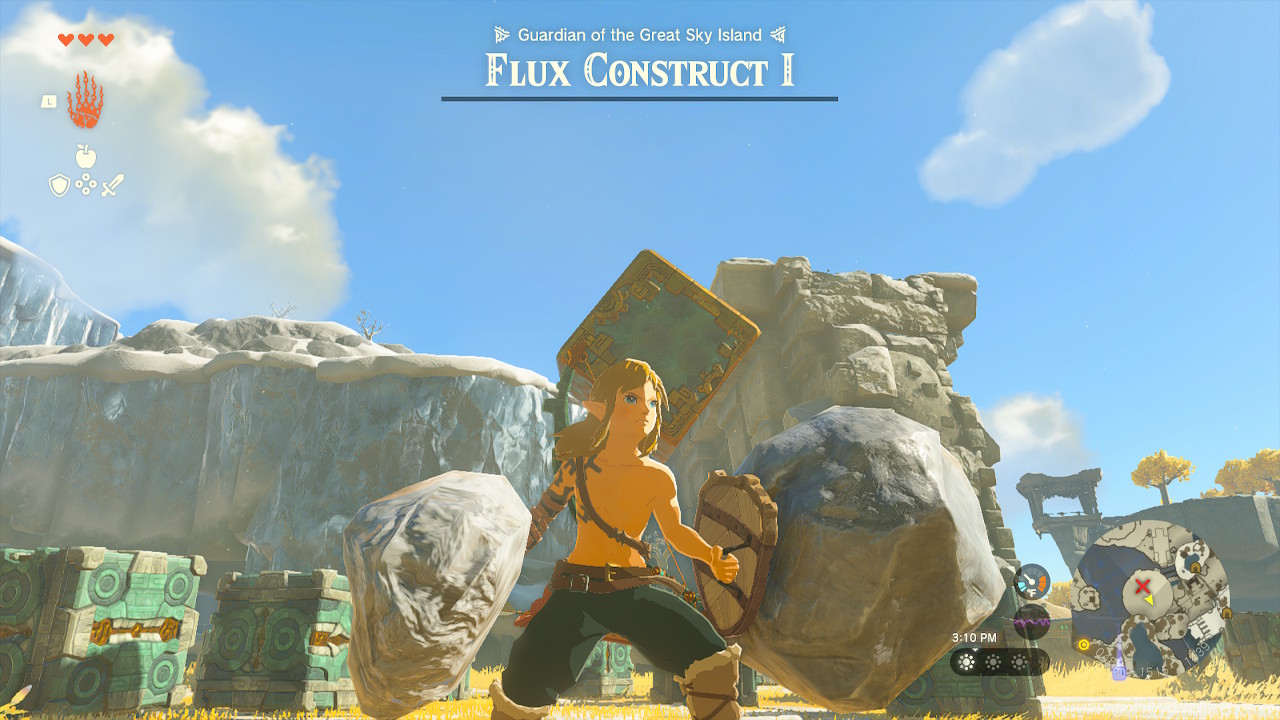Click the first heart container
The height and width of the screenshot is (720, 1280).
(66, 39)
